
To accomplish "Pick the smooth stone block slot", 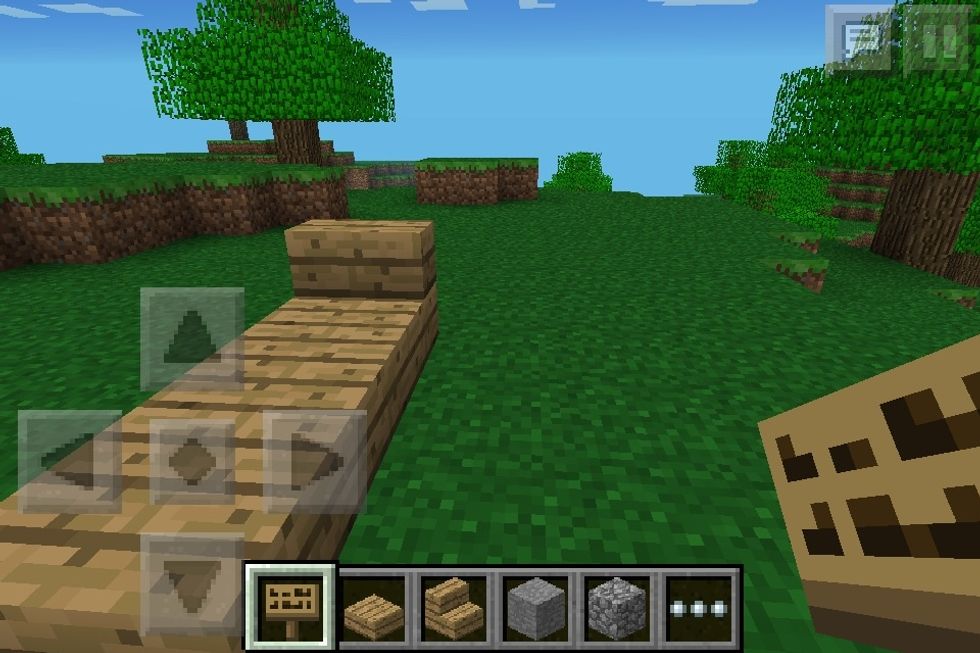I will tap(537, 606).
